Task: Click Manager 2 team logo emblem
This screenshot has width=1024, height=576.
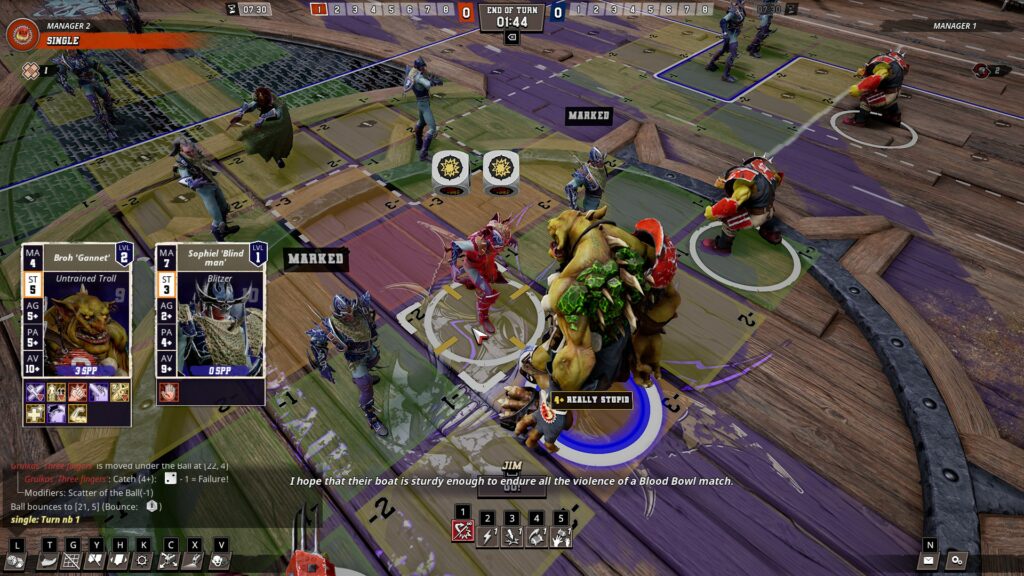Action: point(22,34)
